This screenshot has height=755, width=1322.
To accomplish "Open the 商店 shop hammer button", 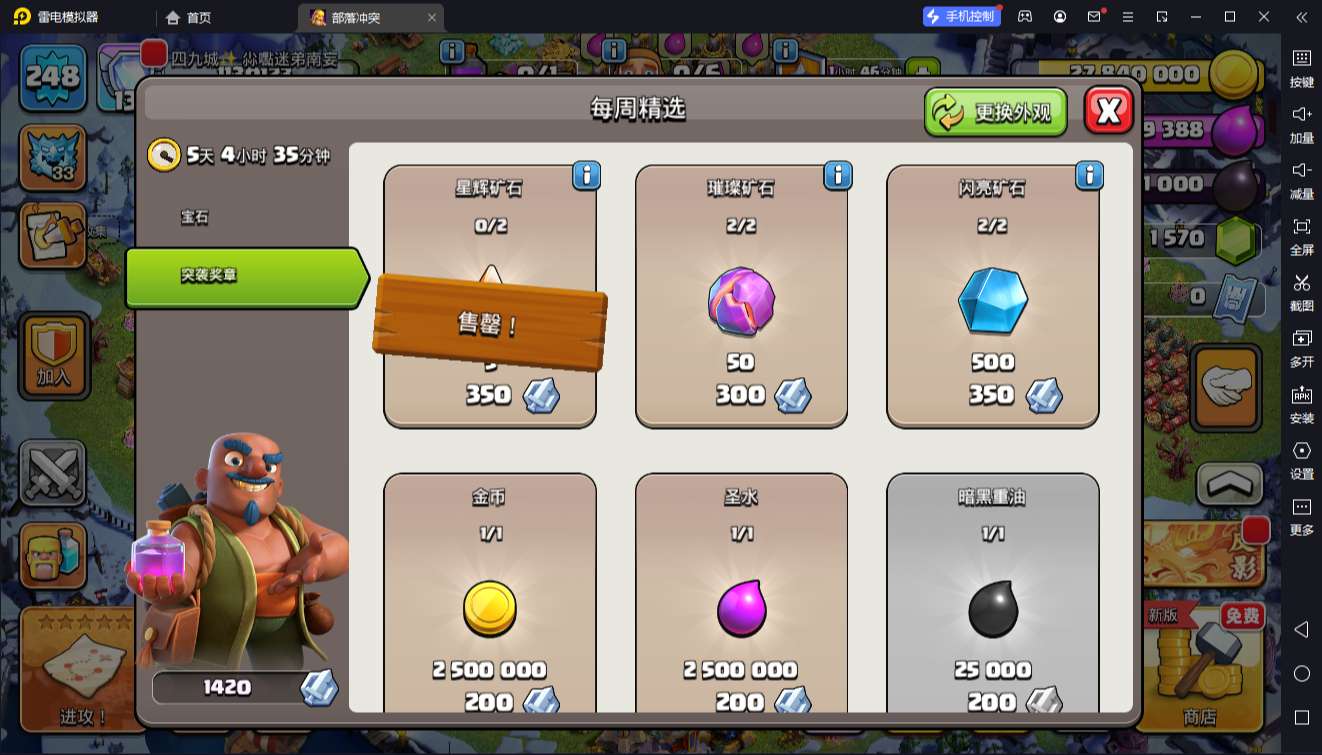I will [1200, 665].
